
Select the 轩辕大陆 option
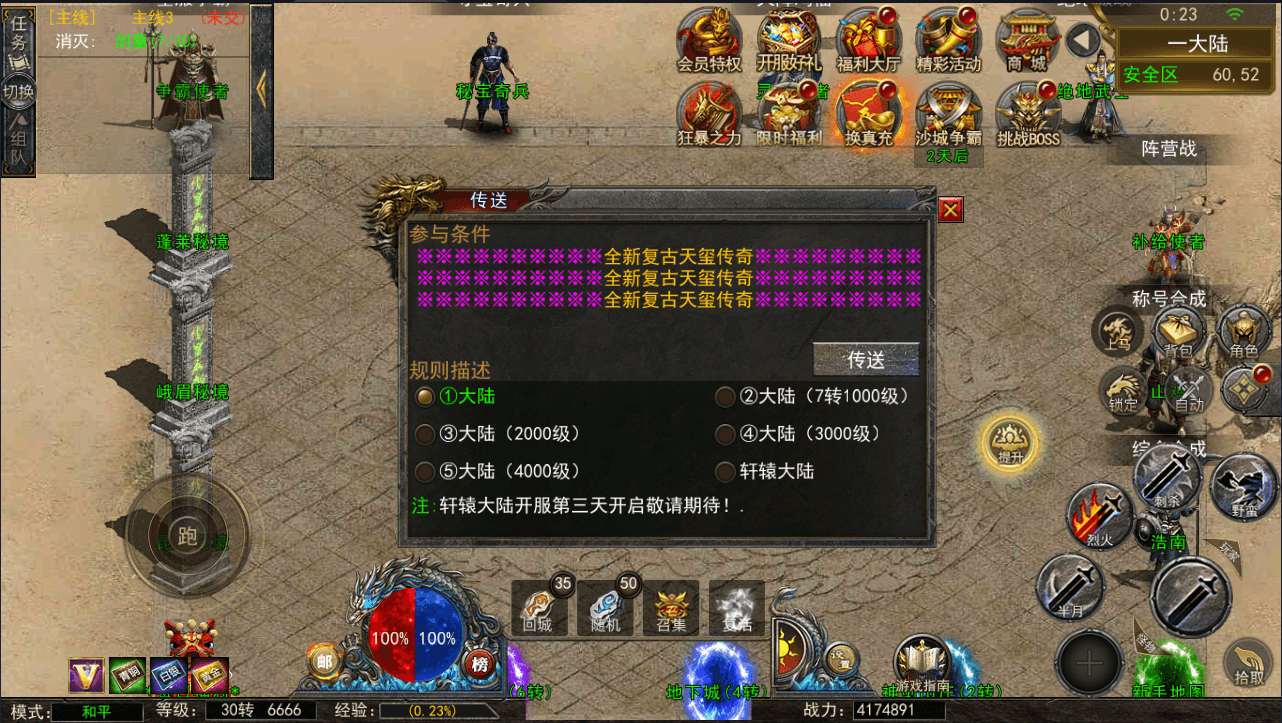726,471
